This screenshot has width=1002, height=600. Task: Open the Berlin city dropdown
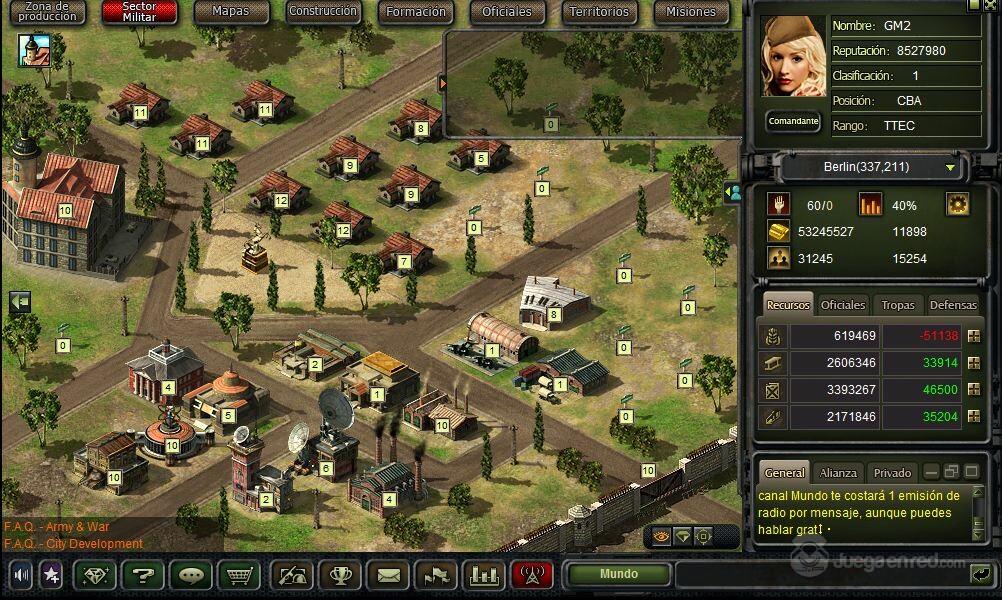(867, 167)
